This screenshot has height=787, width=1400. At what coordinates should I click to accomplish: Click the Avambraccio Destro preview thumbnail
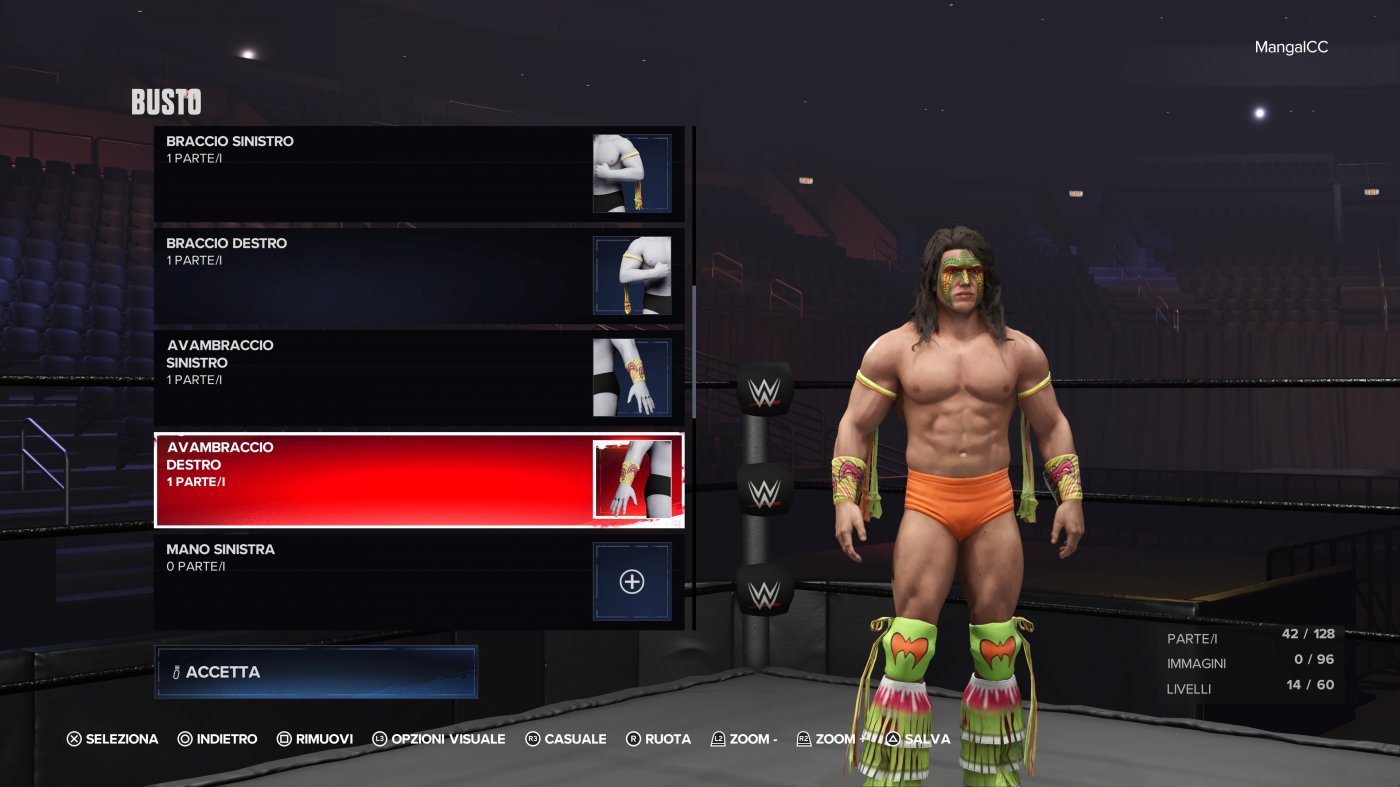point(631,480)
